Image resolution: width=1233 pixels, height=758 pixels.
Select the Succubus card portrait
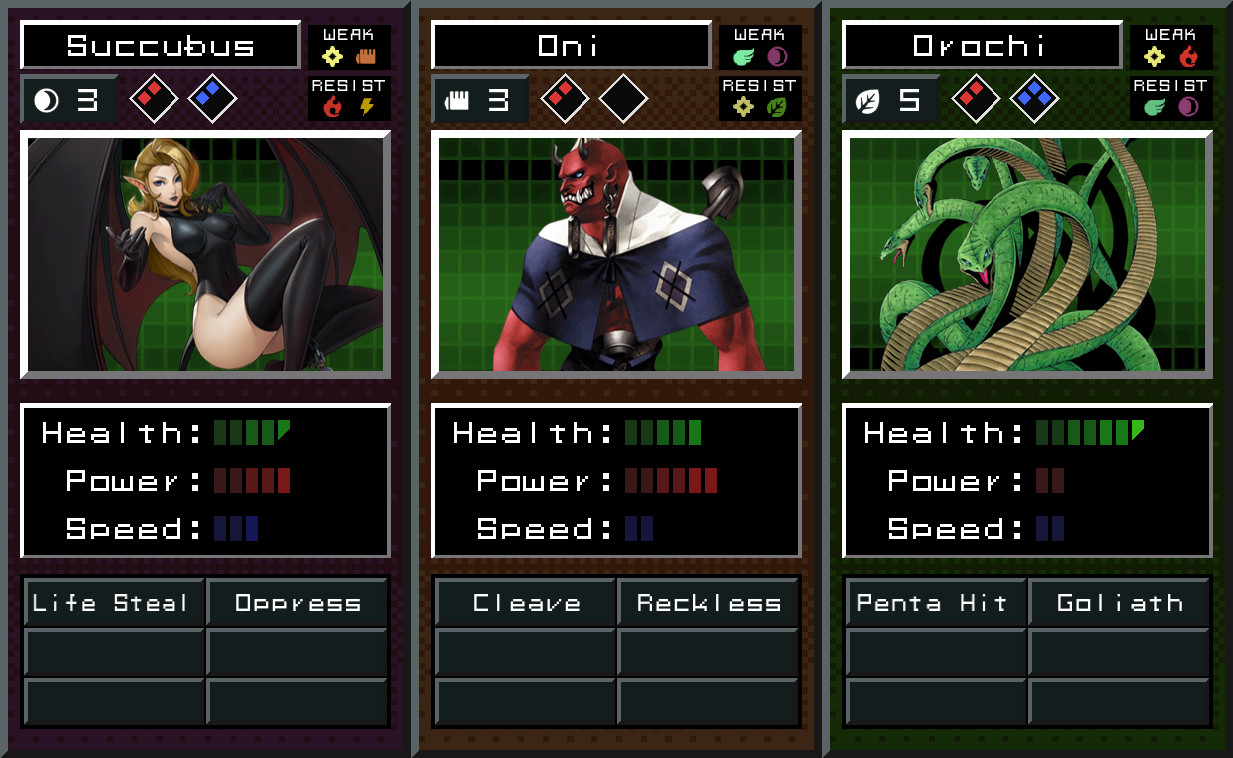tap(205, 254)
